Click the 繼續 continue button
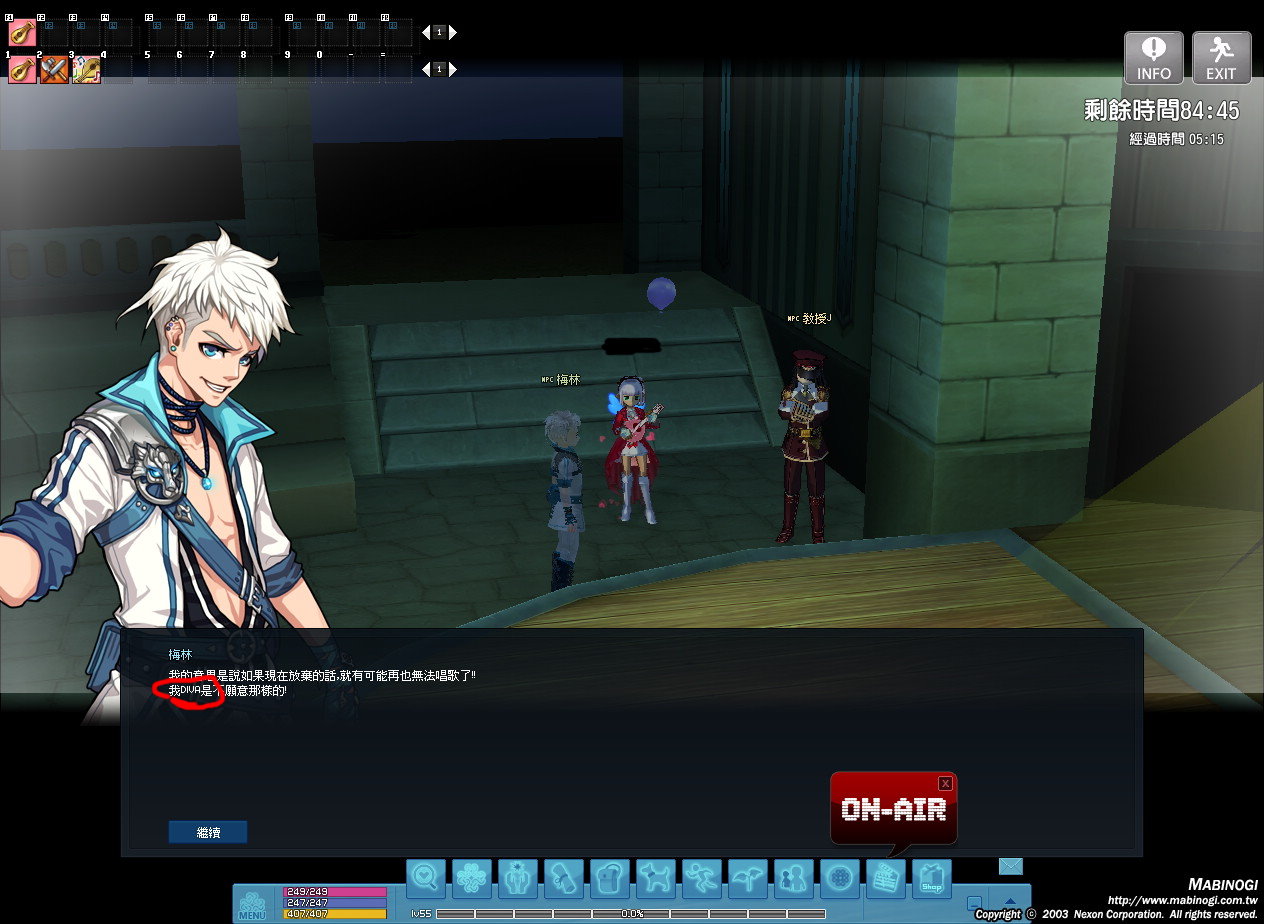Image resolution: width=1264 pixels, height=924 pixels. click(207, 832)
